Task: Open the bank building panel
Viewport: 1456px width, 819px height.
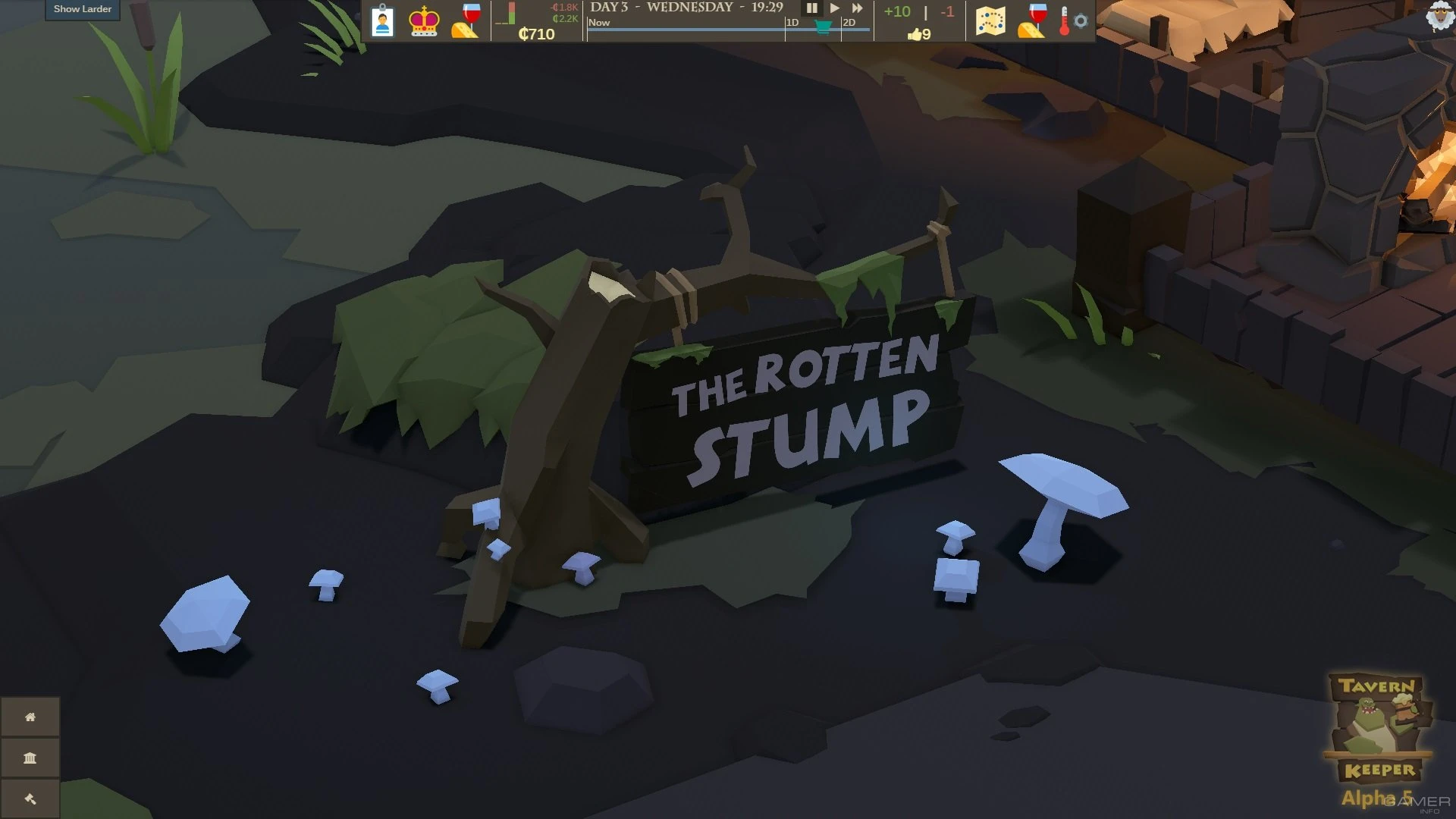Action: [30, 758]
